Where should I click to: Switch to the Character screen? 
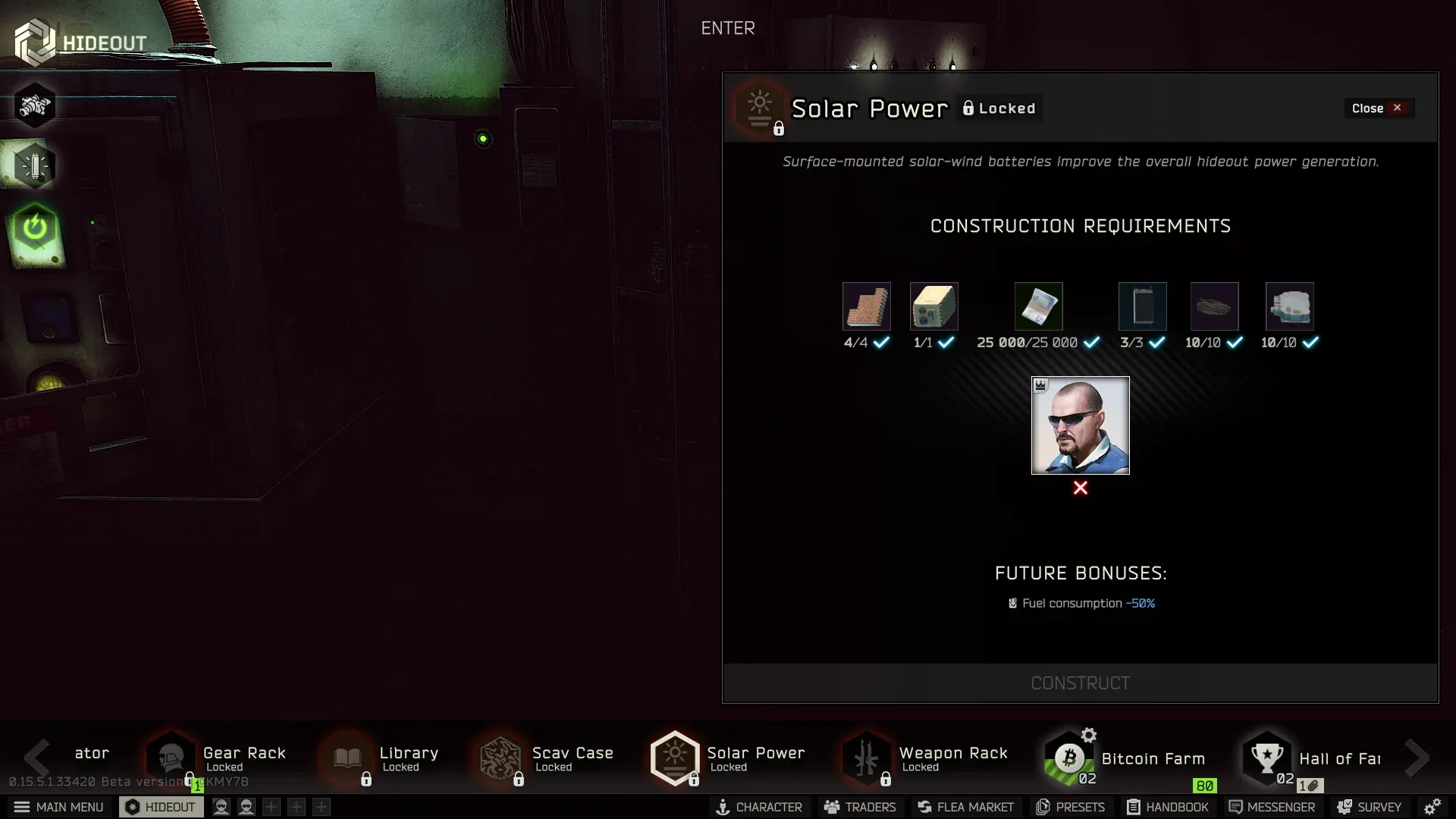point(759,807)
